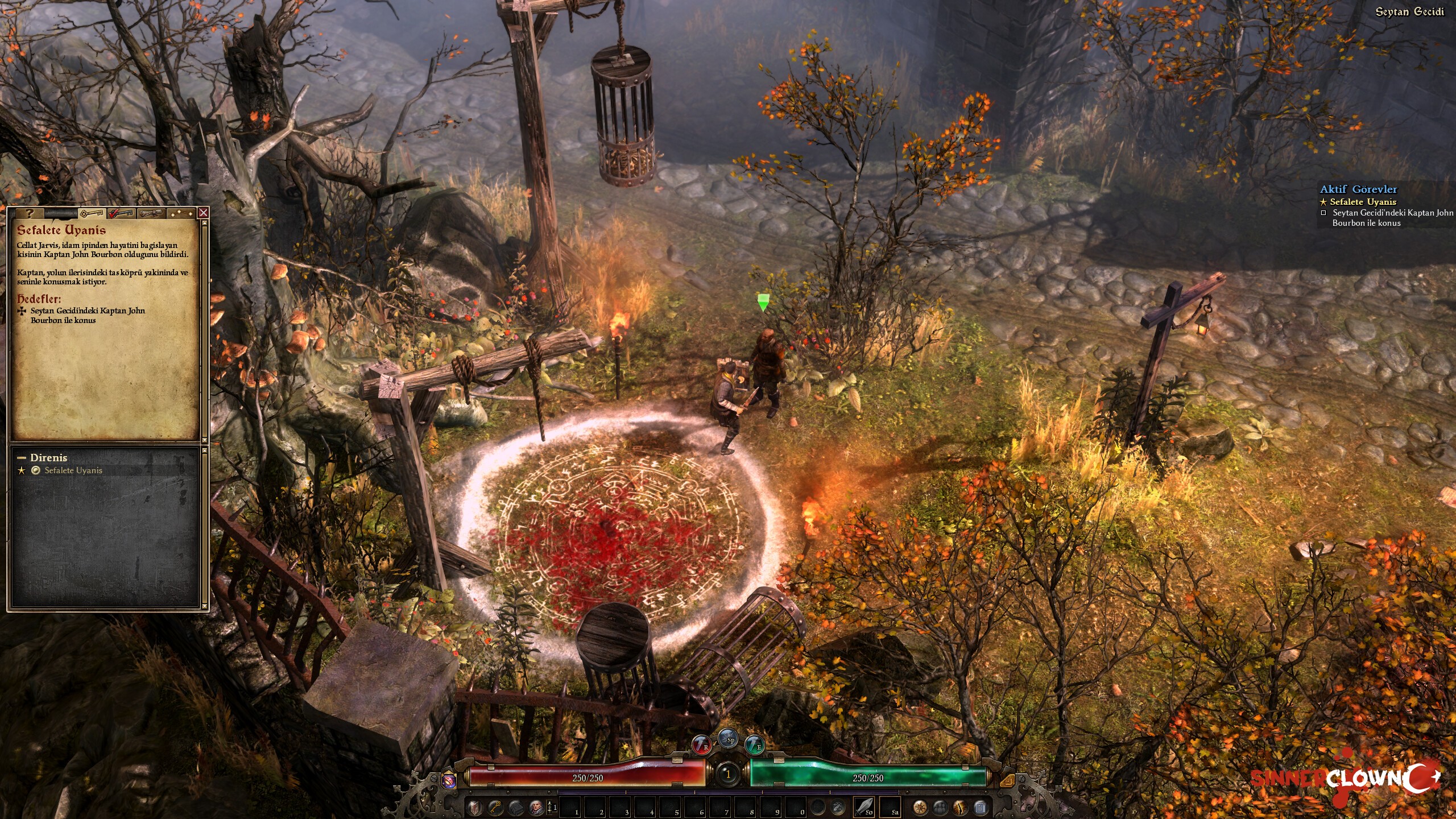
Task: Collapse the Direnis quest category
Action: click(x=22, y=457)
